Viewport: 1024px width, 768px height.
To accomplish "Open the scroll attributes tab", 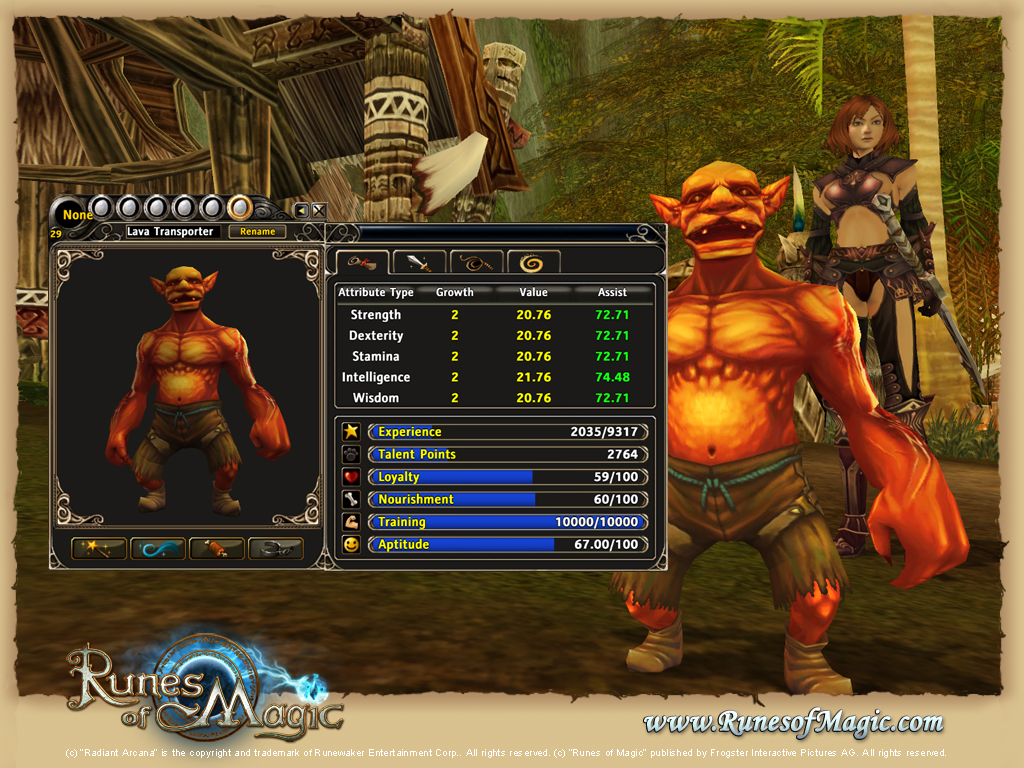I will (x=361, y=262).
